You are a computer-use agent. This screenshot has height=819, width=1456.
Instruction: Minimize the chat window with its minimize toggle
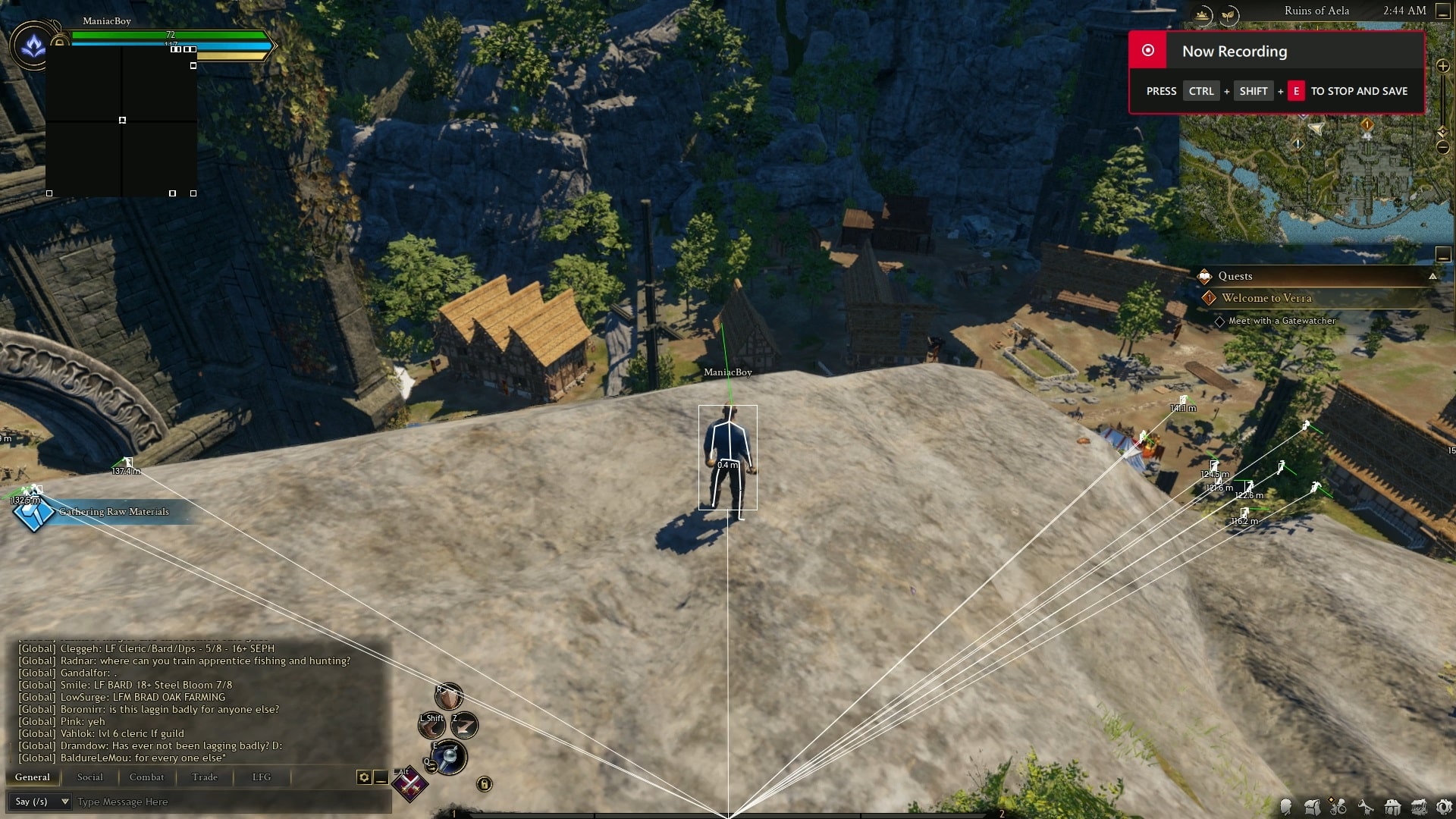click(x=381, y=778)
